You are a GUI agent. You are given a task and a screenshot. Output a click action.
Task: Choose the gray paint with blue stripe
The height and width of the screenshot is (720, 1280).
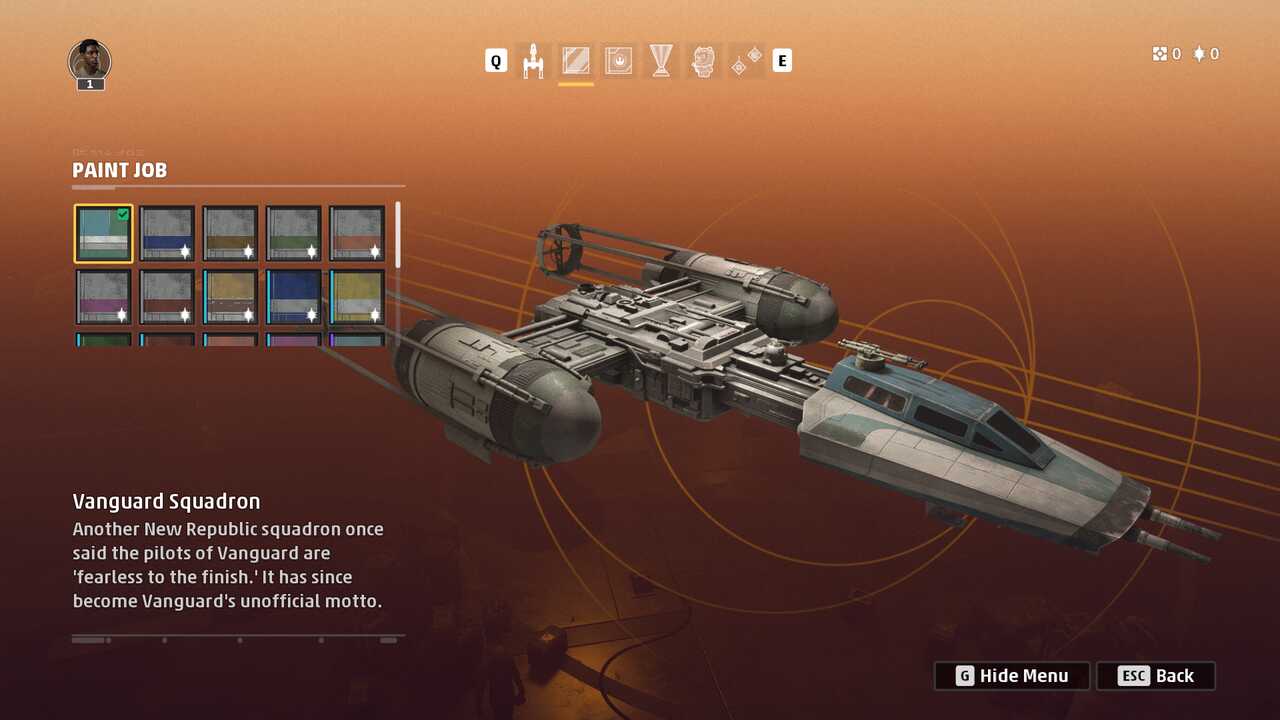click(167, 234)
